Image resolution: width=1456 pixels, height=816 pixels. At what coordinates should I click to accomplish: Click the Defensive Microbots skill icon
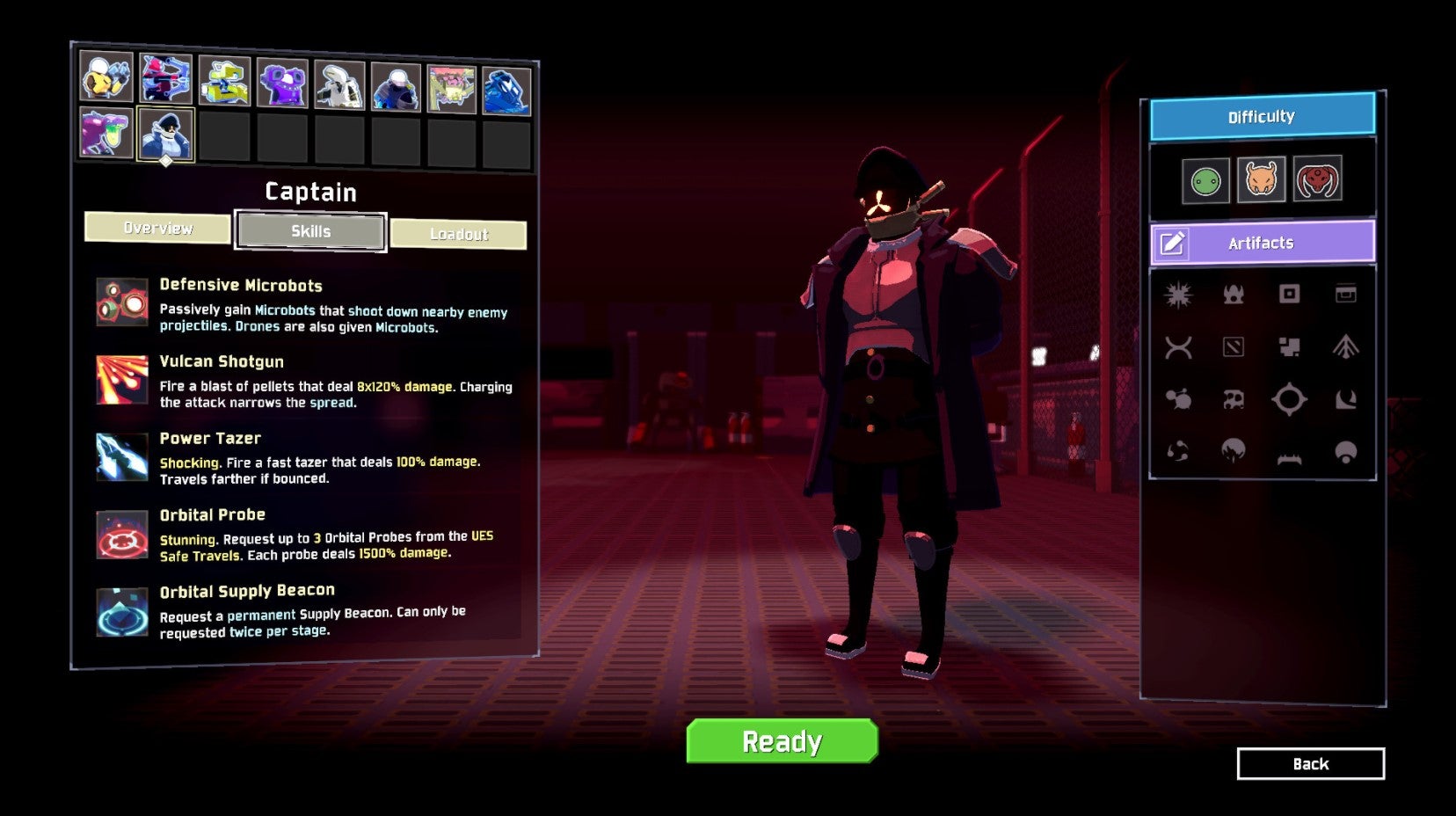121,303
